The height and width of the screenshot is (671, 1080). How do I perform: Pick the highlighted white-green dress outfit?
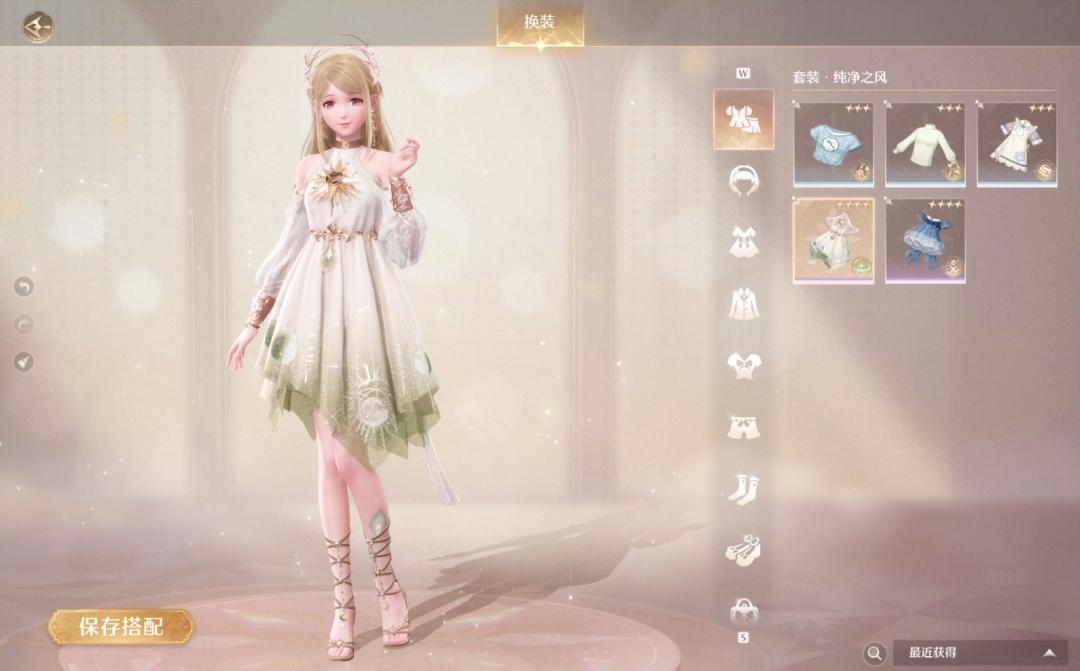(833, 240)
